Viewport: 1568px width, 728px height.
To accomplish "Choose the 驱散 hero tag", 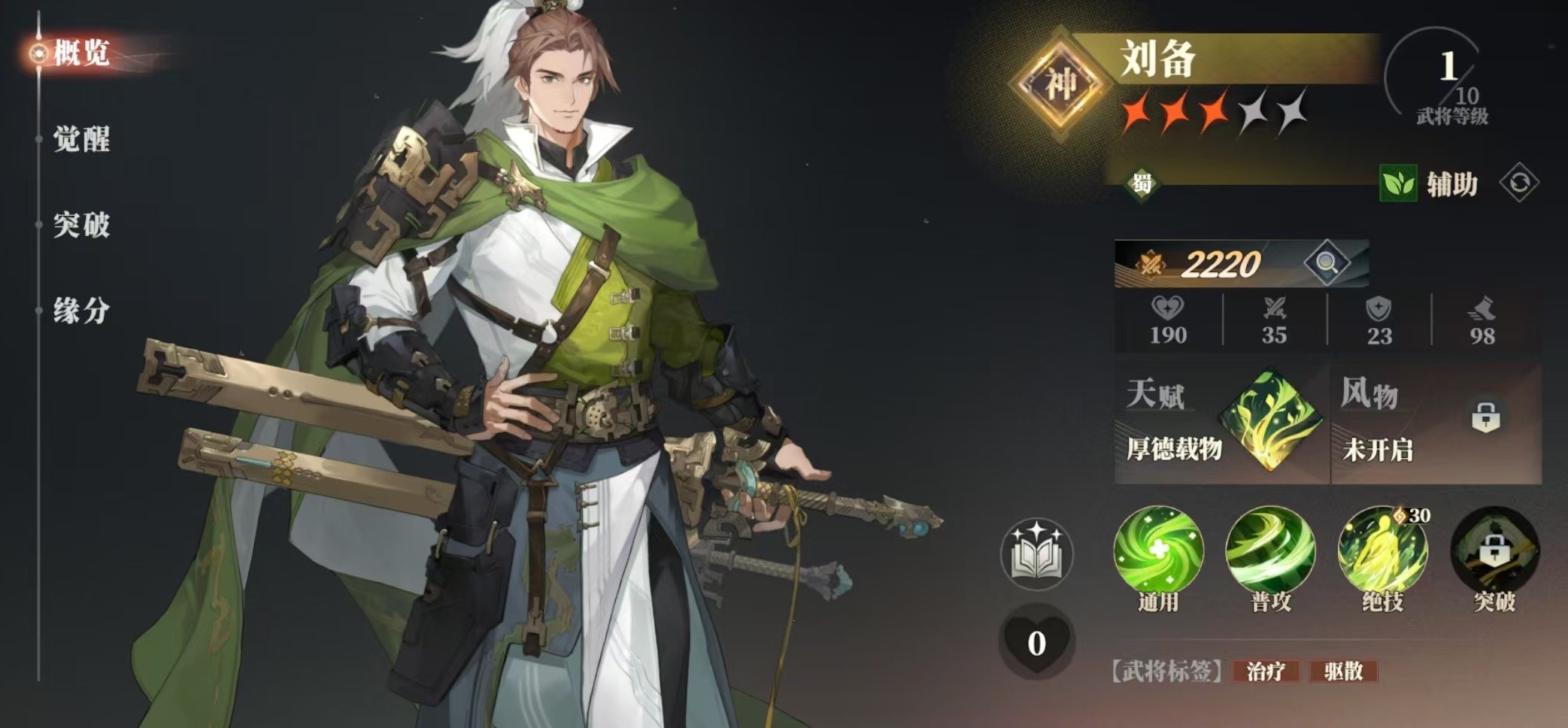I will 1343,671.
